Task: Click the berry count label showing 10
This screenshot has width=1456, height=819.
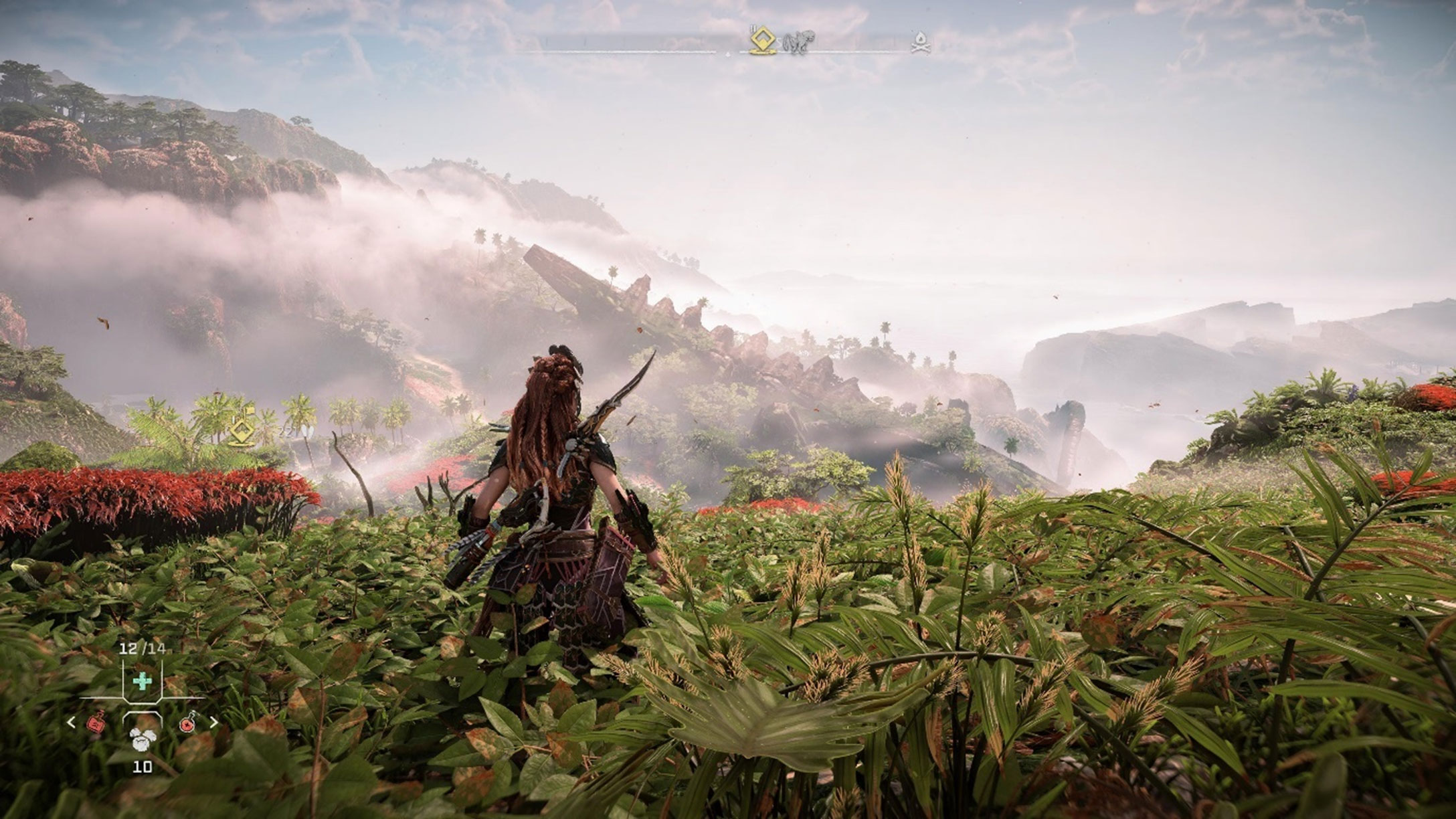Action: click(143, 767)
